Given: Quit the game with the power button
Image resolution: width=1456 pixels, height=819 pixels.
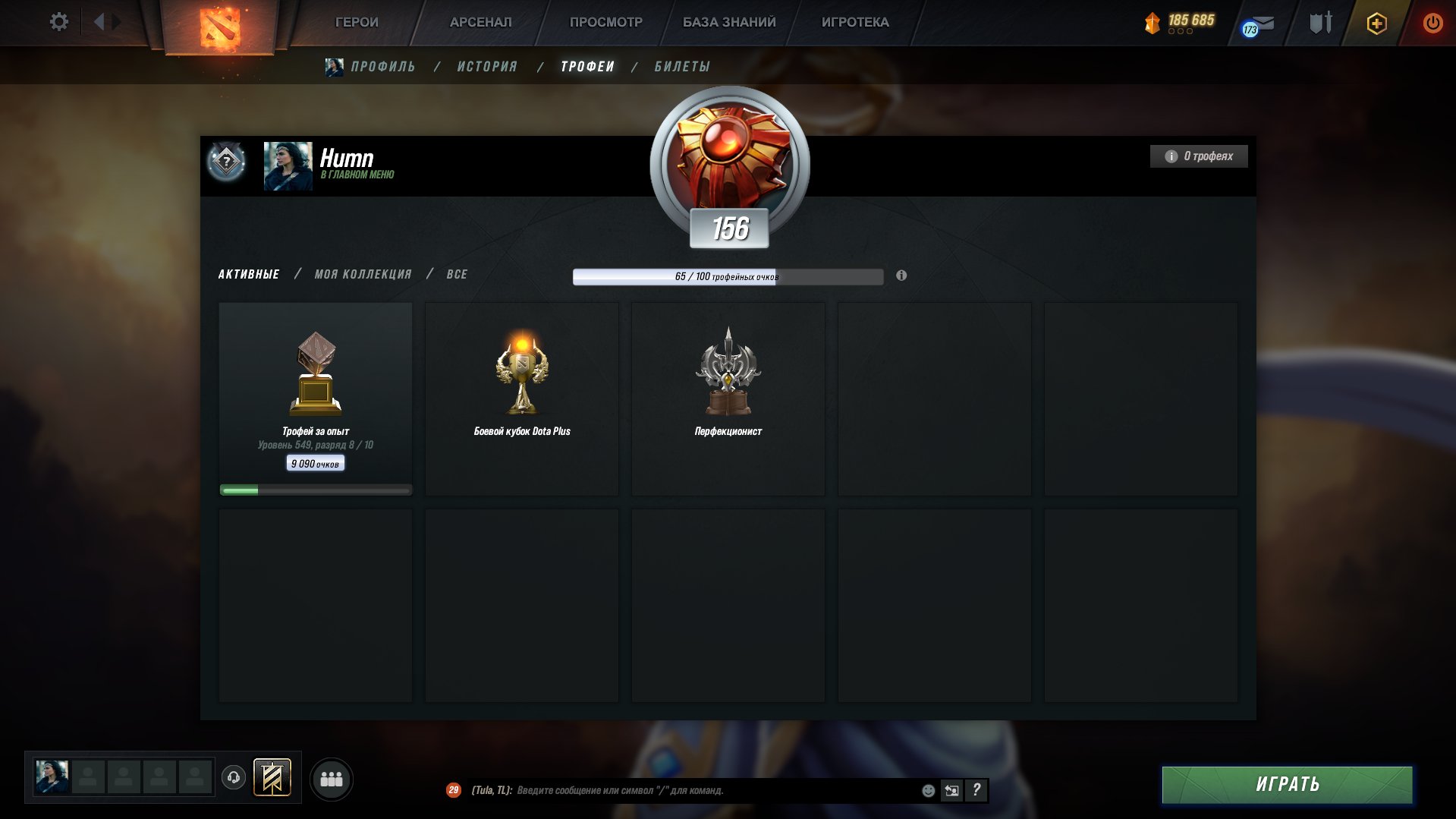Looking at the screenshot, I should point(1432,23).
